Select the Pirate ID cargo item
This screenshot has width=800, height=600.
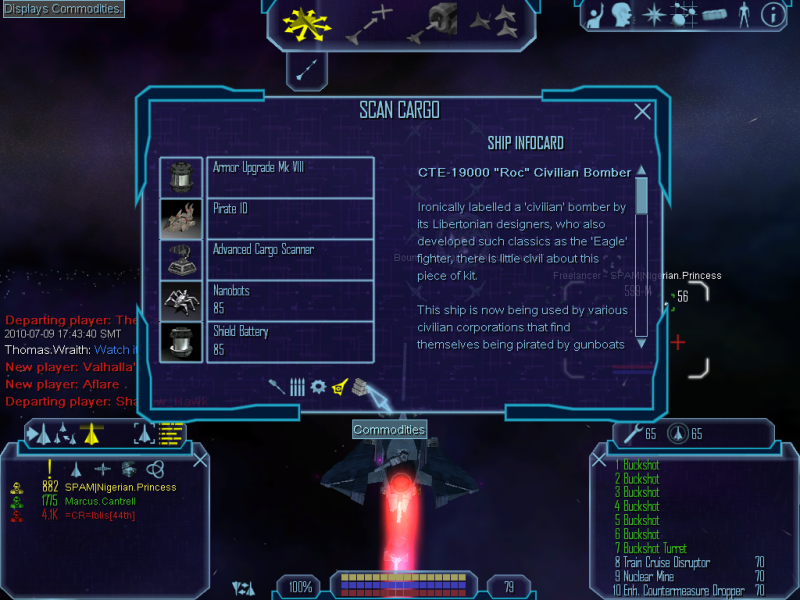coord(289,218)
